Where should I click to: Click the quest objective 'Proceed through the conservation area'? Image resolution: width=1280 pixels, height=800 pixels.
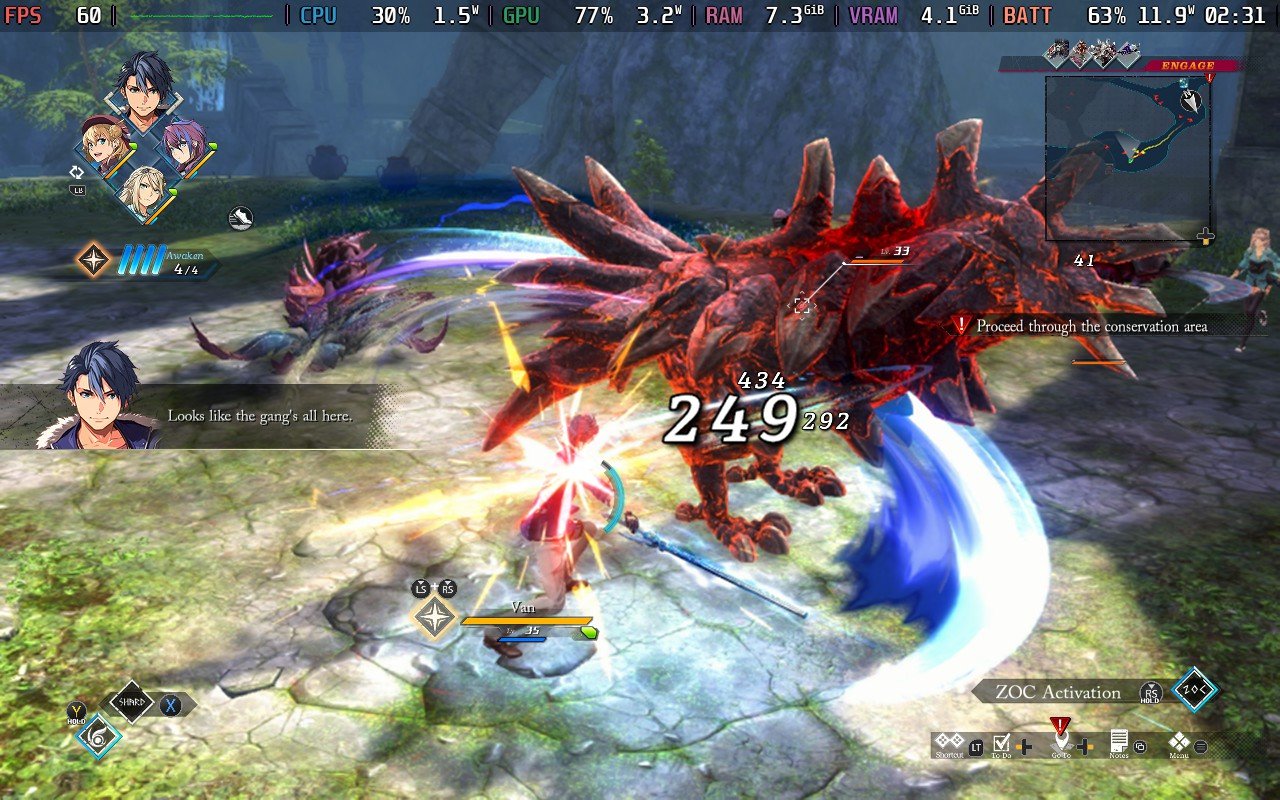[1091, 326]
